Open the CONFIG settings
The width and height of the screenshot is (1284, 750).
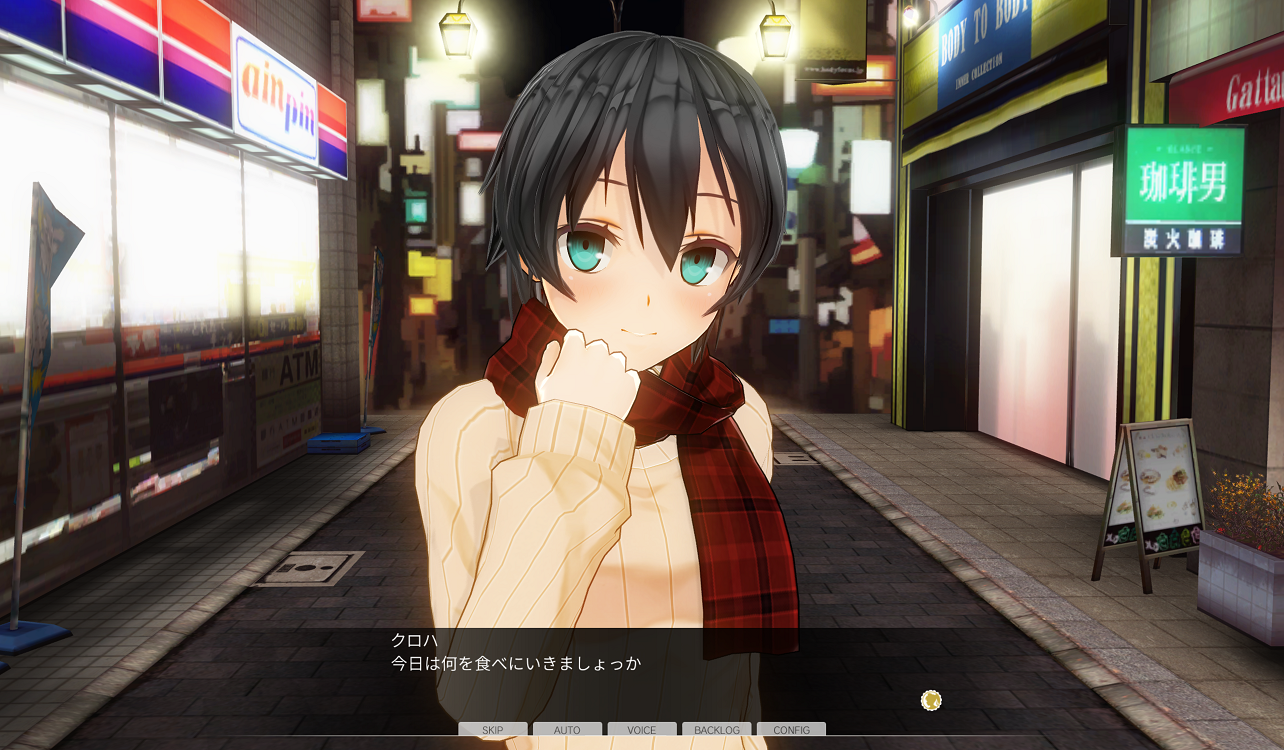click(x=791, y=730)
